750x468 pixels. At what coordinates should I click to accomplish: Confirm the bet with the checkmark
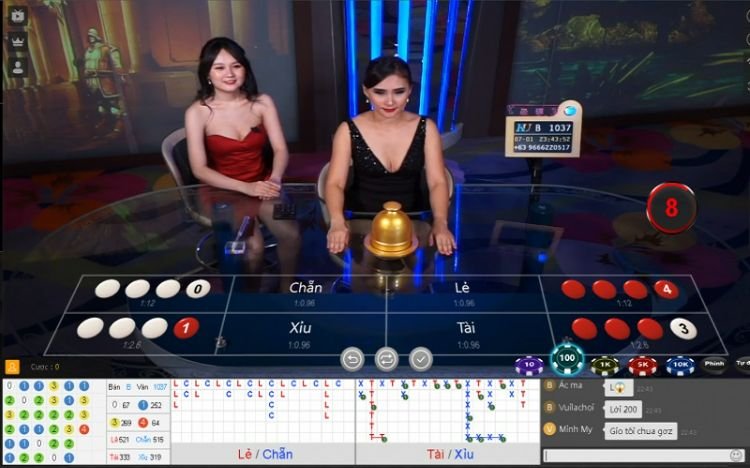421,358
